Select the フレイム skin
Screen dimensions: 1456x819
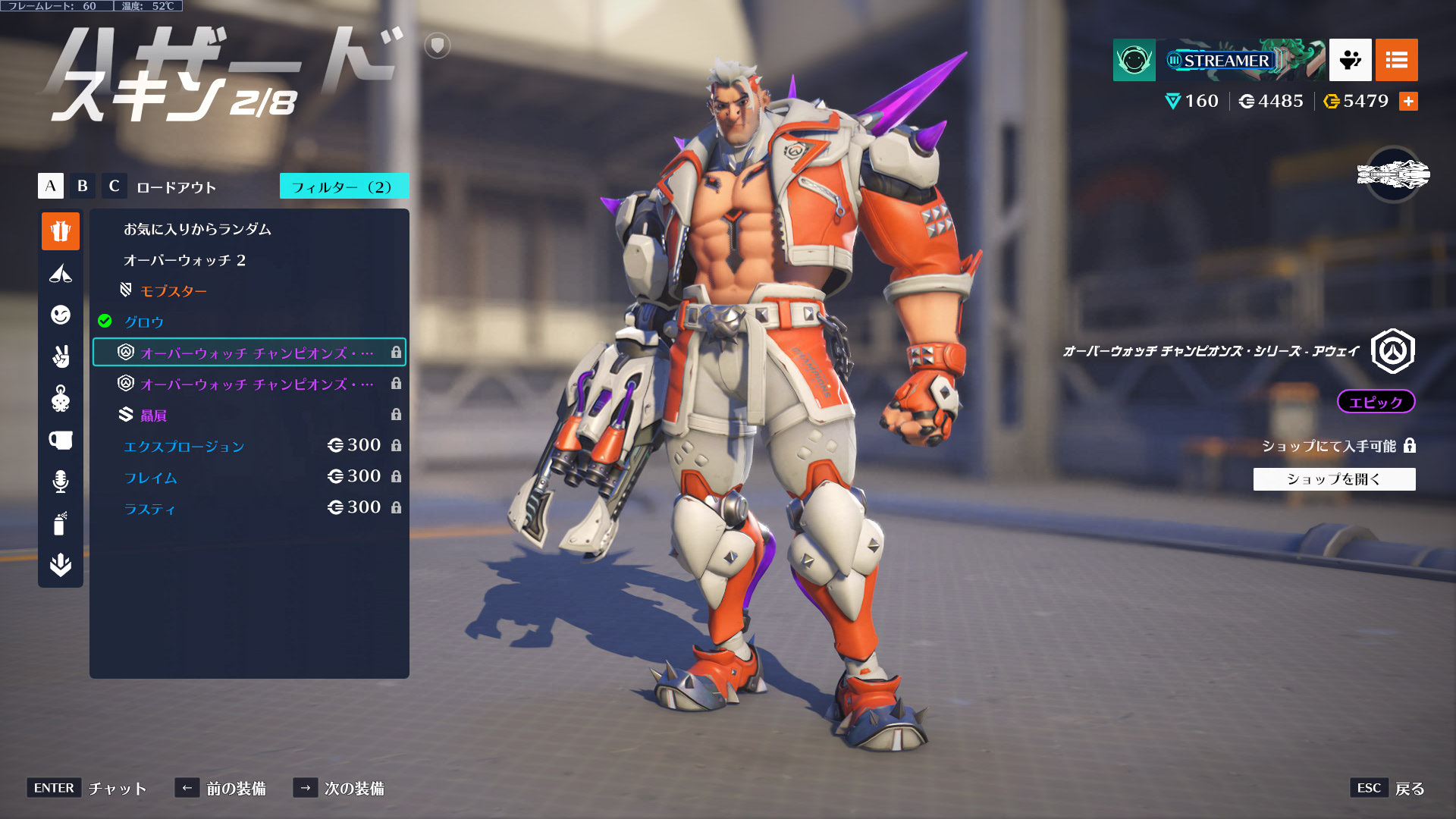(150, 478)
